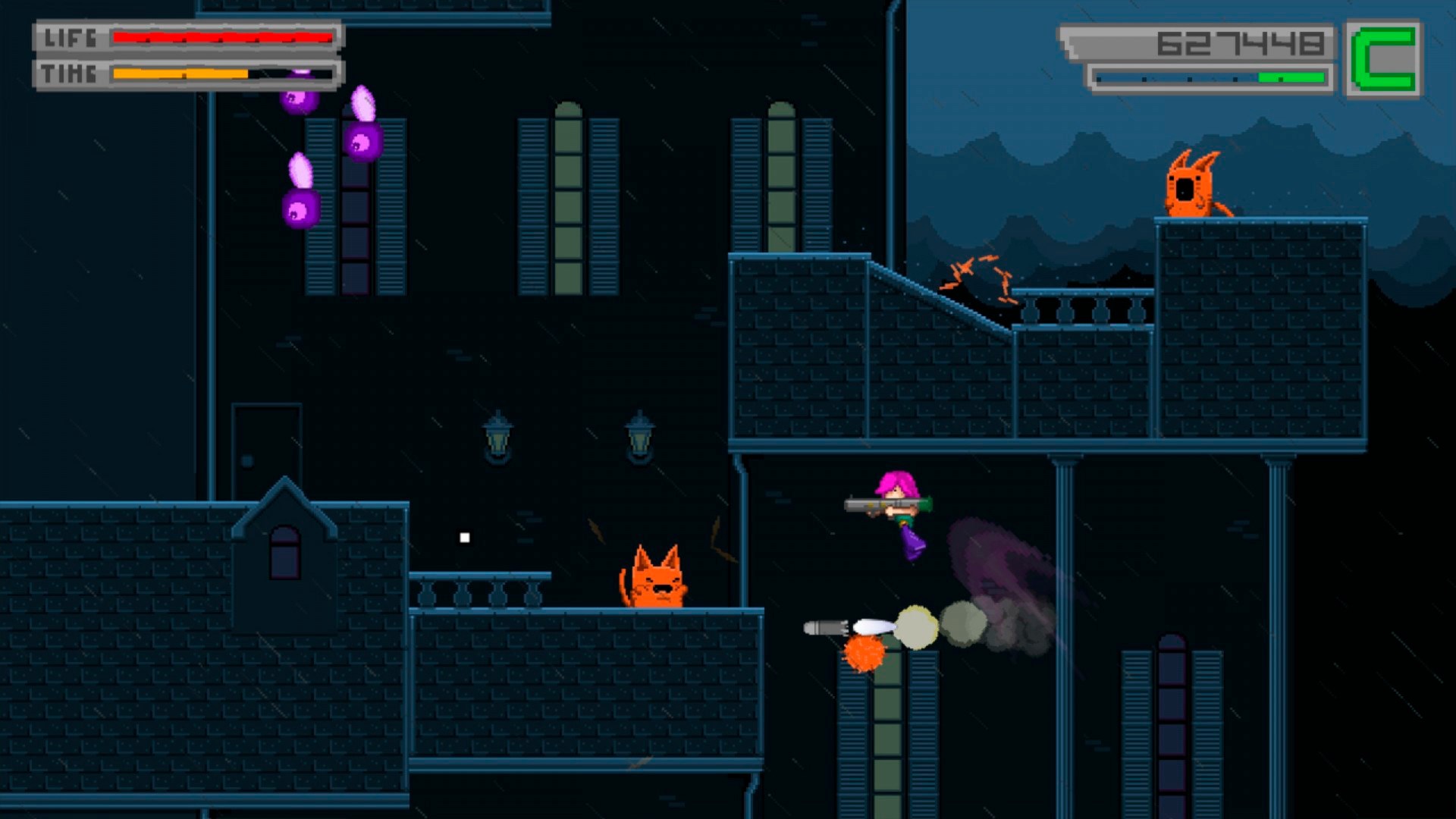The height and width of the screenshot is (819, 1456).
Task: Click the small white pickup square near the lamp
Action: (x=463, y=538)
